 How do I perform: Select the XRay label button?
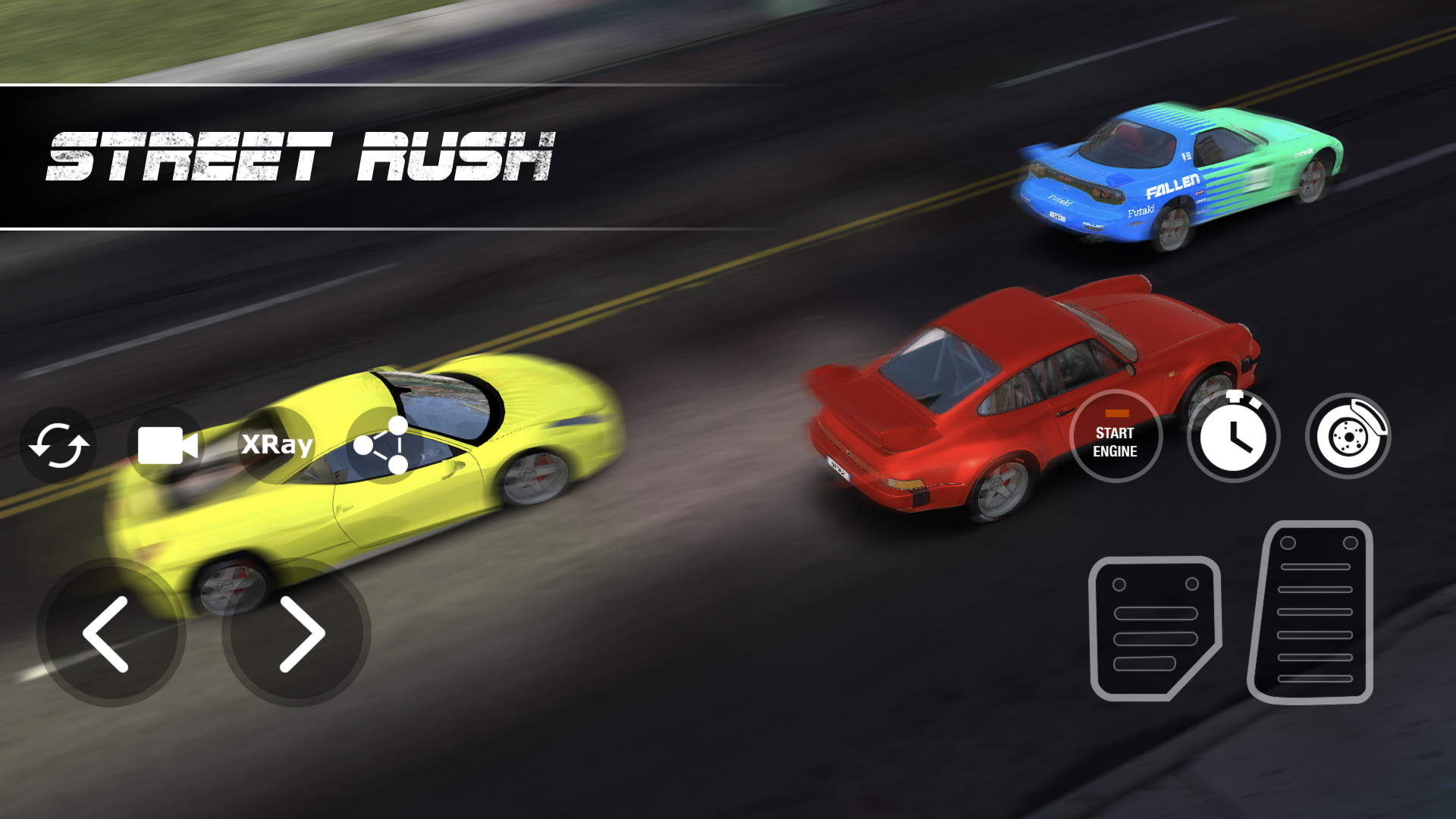(275, 446)
